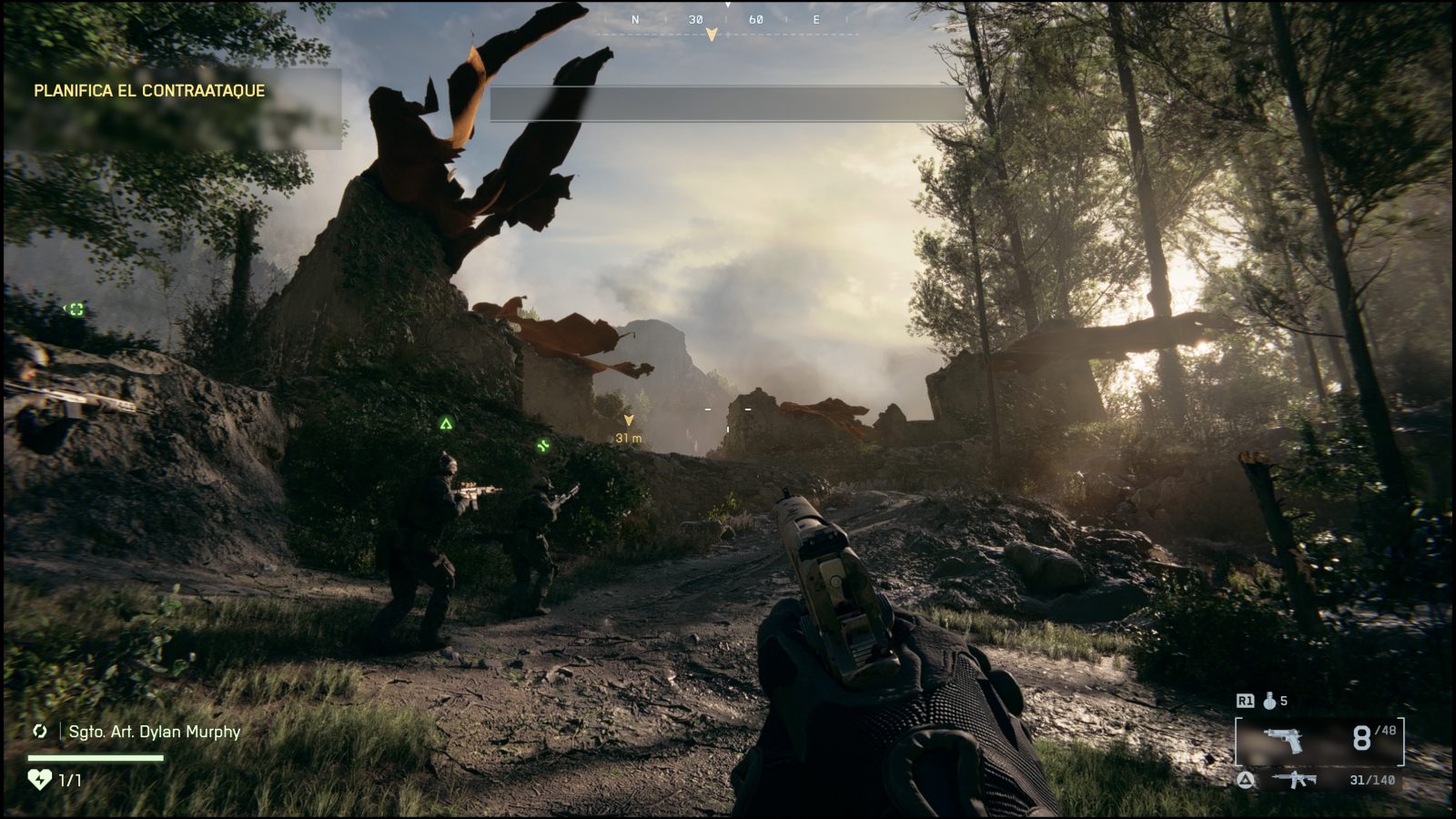1456x819 pixels.
Task: Click the yellow compass heading arrow
Action: (x=711, y=34)
